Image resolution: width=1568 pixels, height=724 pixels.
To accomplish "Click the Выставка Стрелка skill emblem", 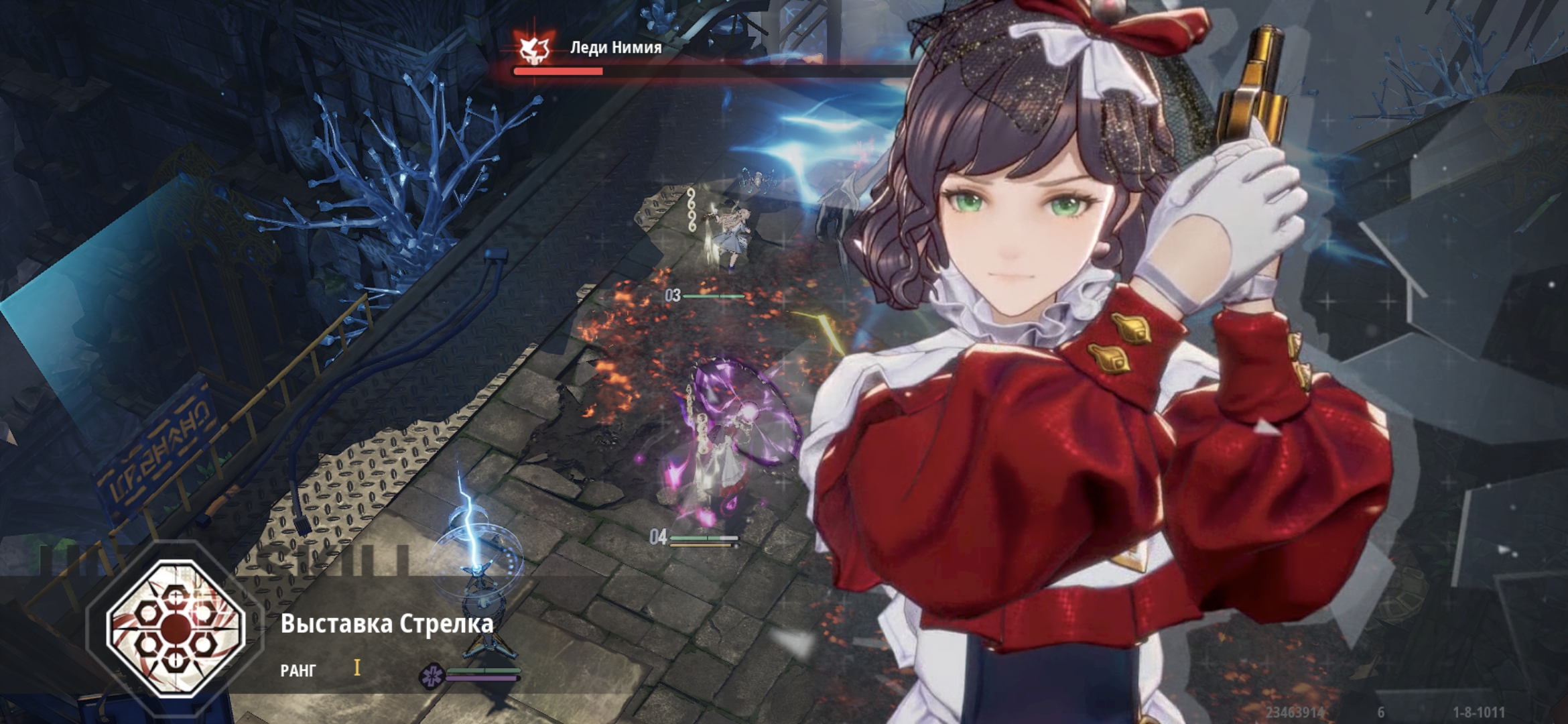I will point(176,628).
